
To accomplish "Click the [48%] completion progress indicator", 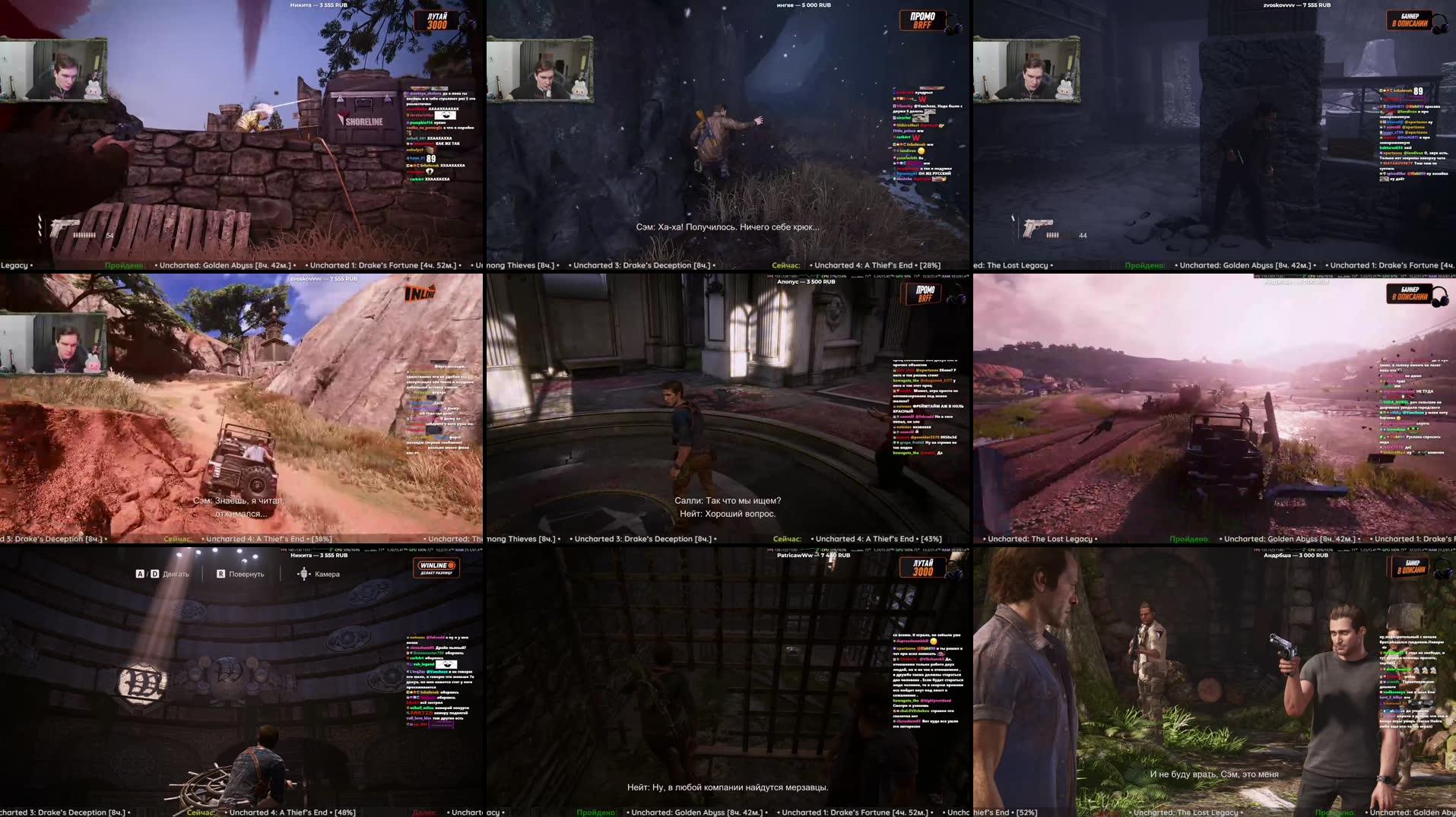I will [x=344, y=812].
